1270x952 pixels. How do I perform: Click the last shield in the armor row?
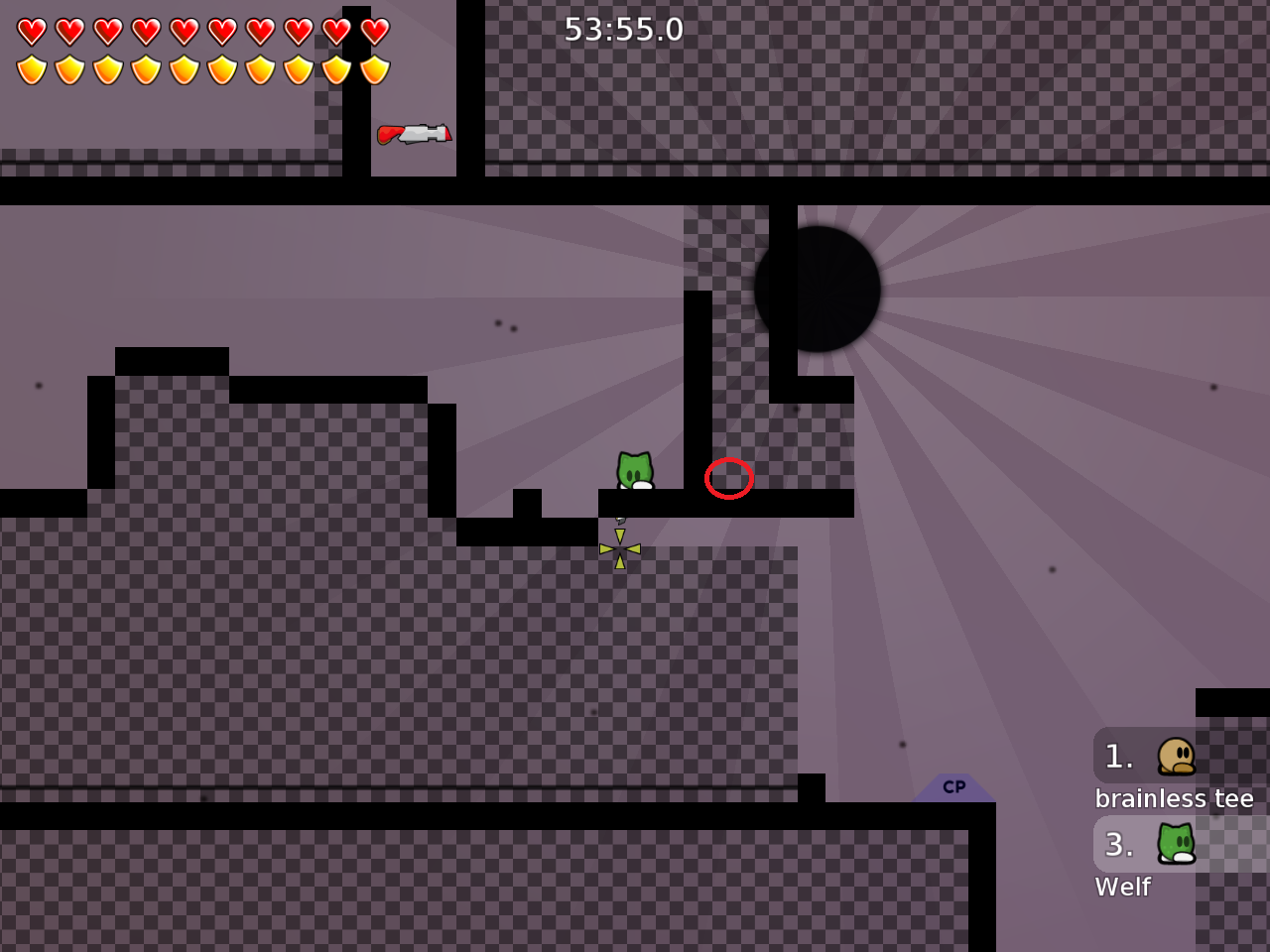click(374, 67)
